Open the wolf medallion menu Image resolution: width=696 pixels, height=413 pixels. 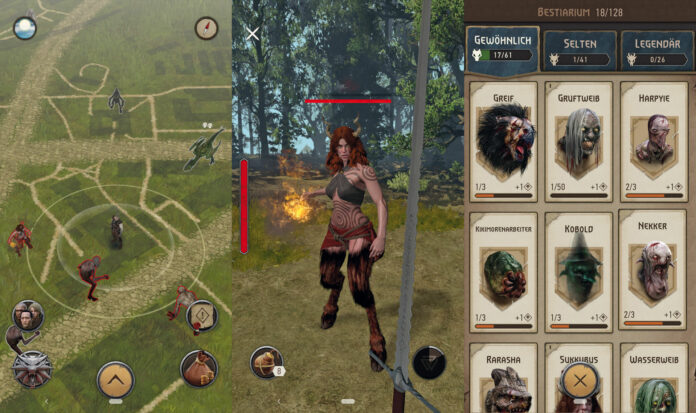30,368
